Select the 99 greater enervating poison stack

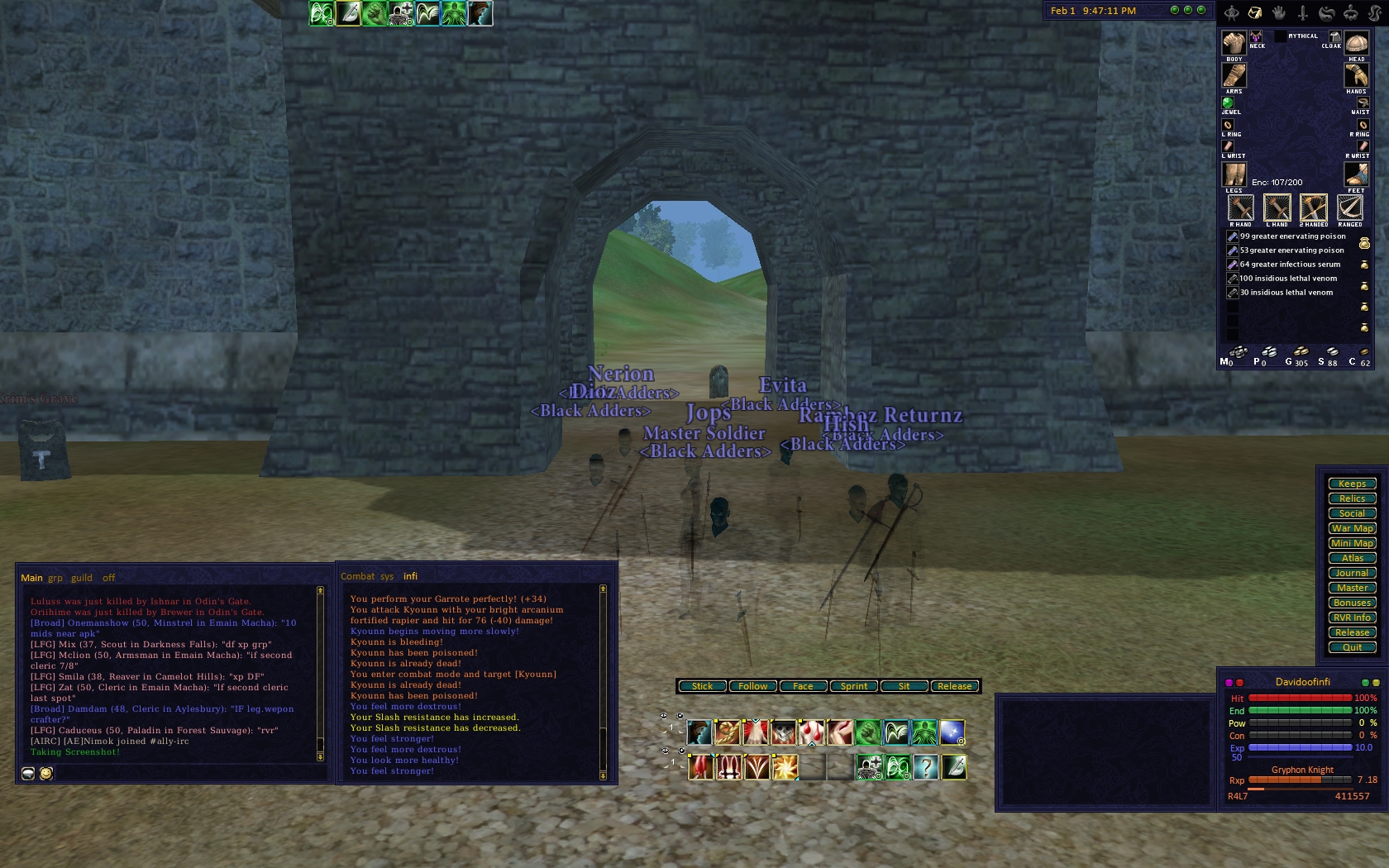pos(1292,236)
